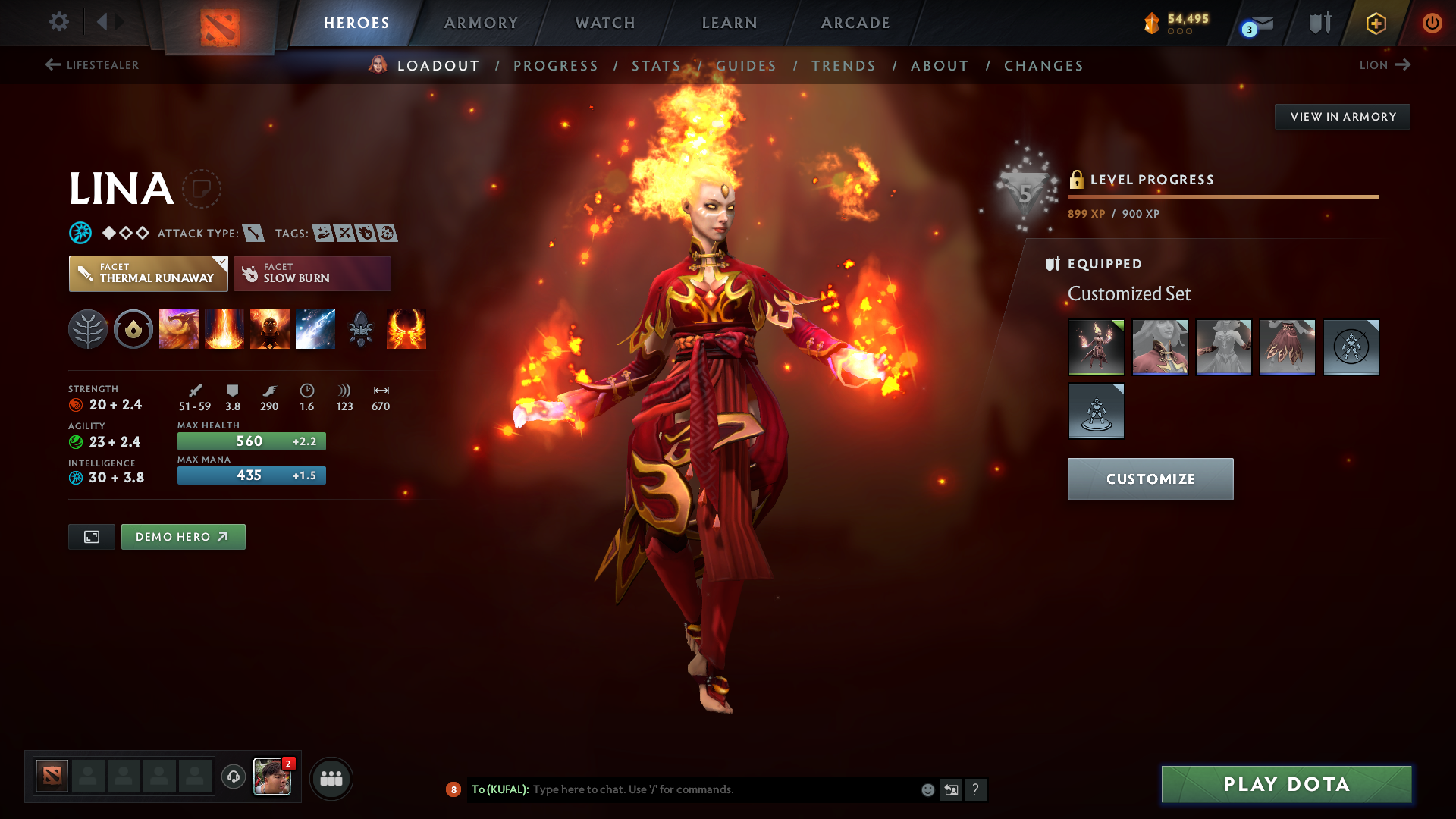Click the Level Progress XP bar
Image resolution: width=1456 pixels, height=819 pixels.
pos(1222,196)
